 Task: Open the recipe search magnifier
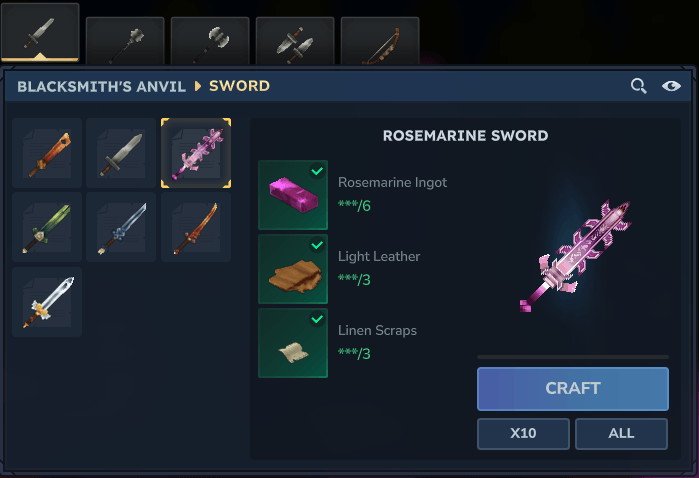638,86
